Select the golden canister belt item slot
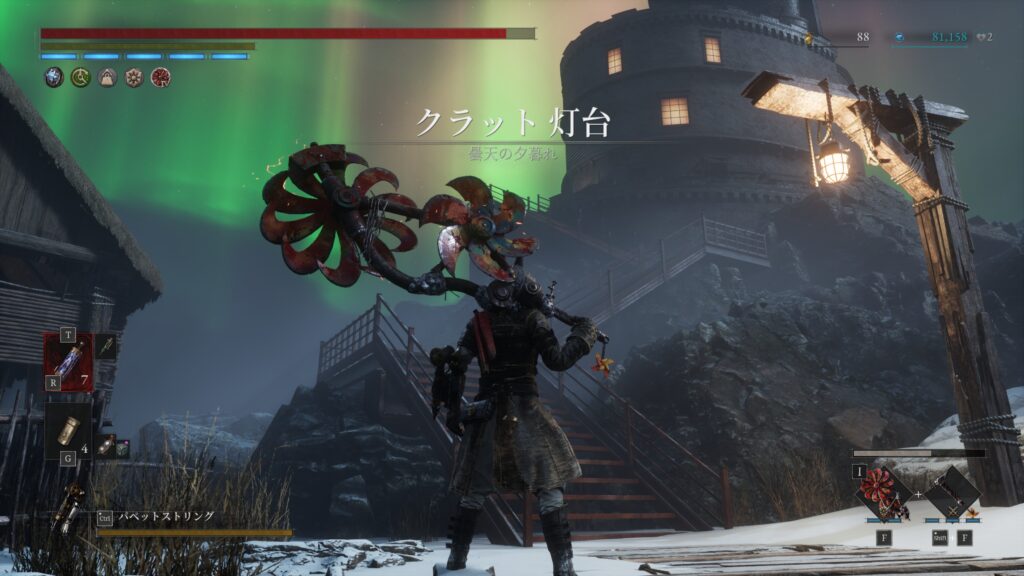1024x576 pixels. coord(68,430)
